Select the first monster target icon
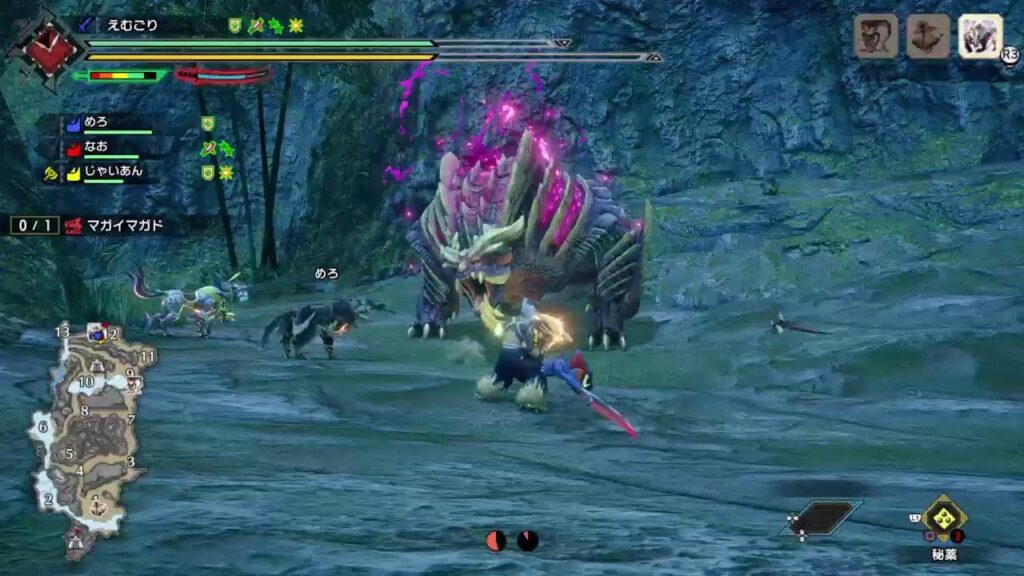Image resolution: width=1024 pixels, height=576 pixels. [x=875, y=36]
